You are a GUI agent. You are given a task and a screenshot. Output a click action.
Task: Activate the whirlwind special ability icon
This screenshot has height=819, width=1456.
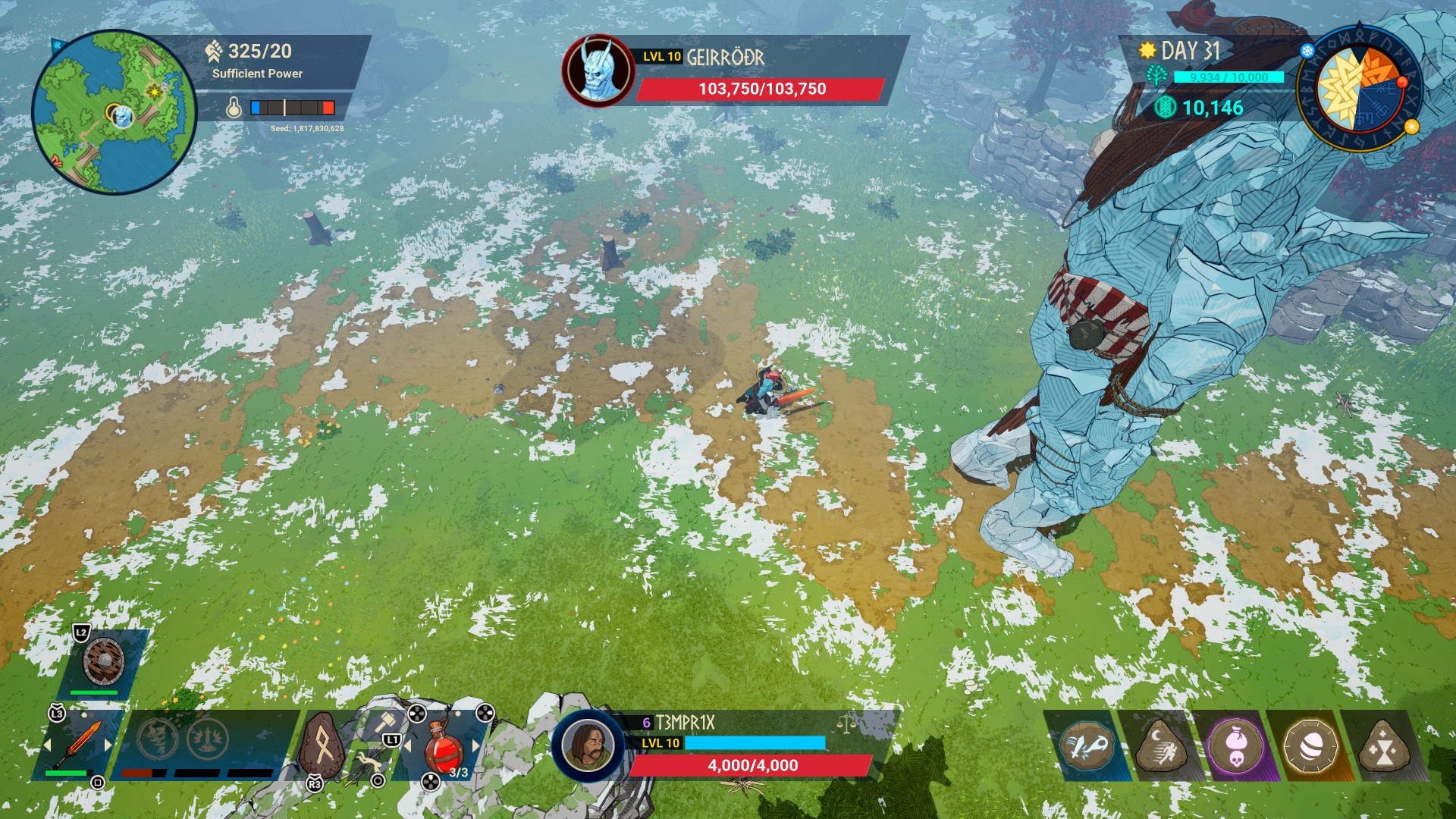(158, 738)
